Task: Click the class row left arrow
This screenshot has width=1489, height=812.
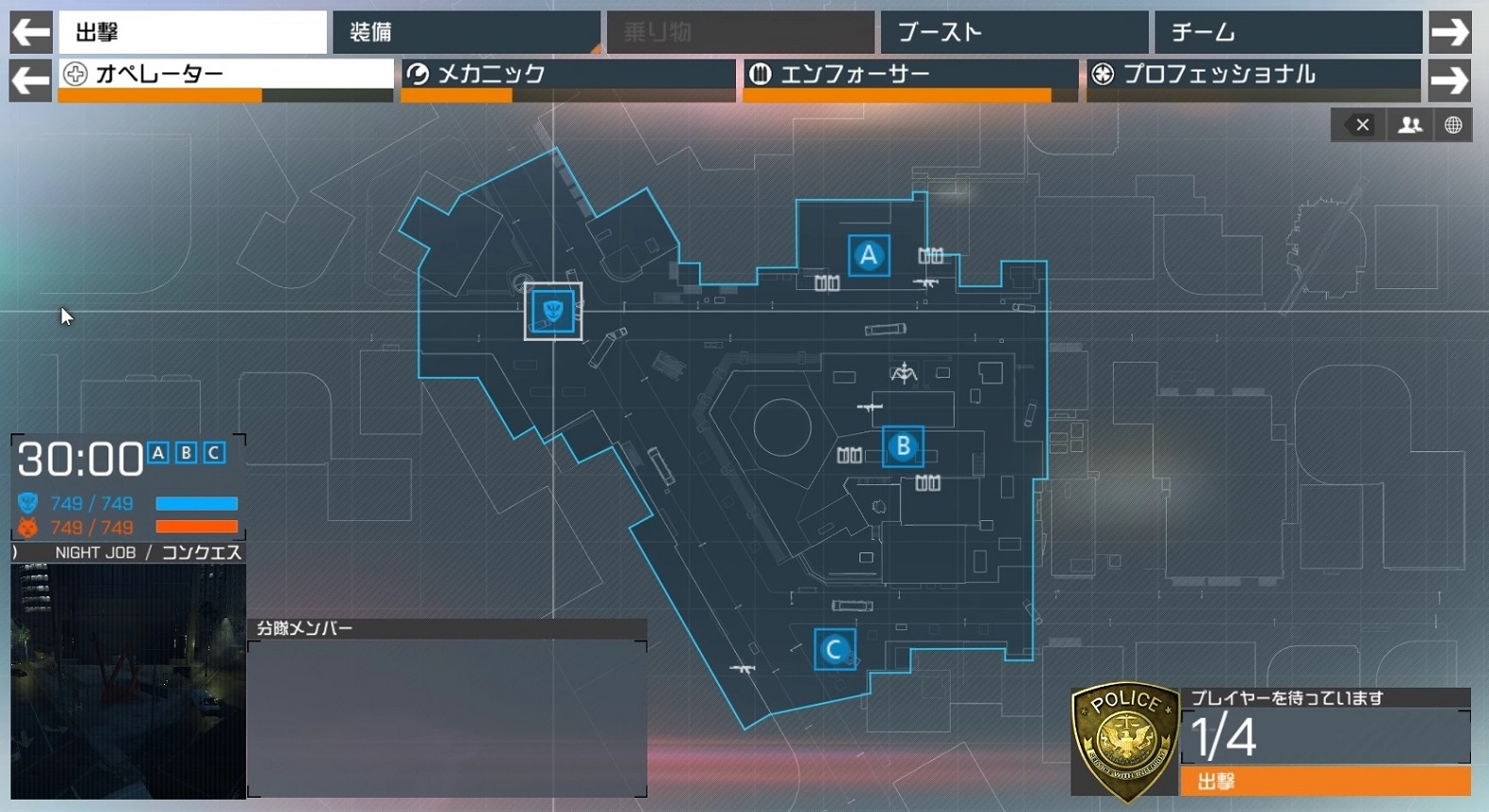Action: [30, 80]
